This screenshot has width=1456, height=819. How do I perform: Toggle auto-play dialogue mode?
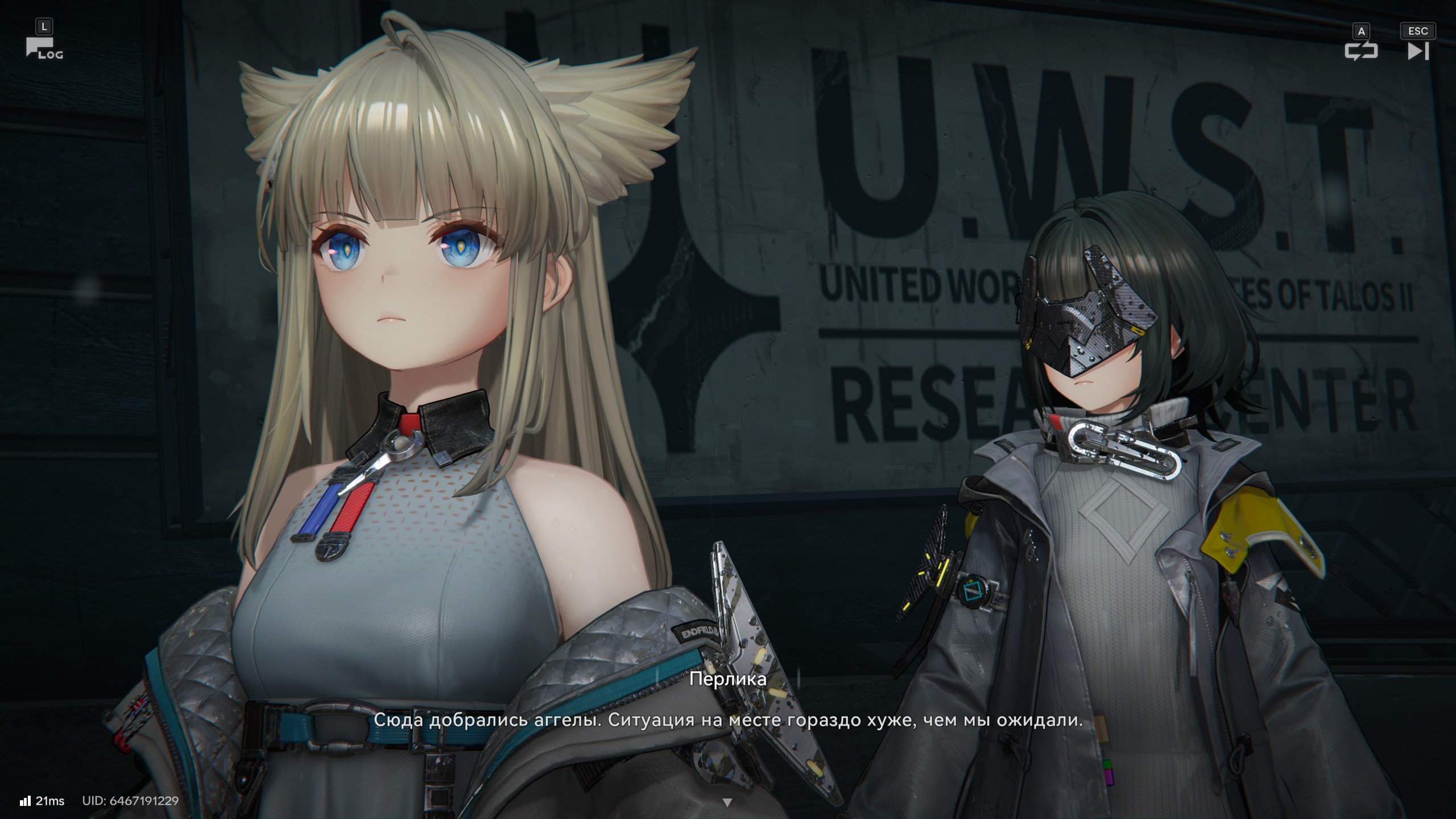click(x=1360, y=51)
